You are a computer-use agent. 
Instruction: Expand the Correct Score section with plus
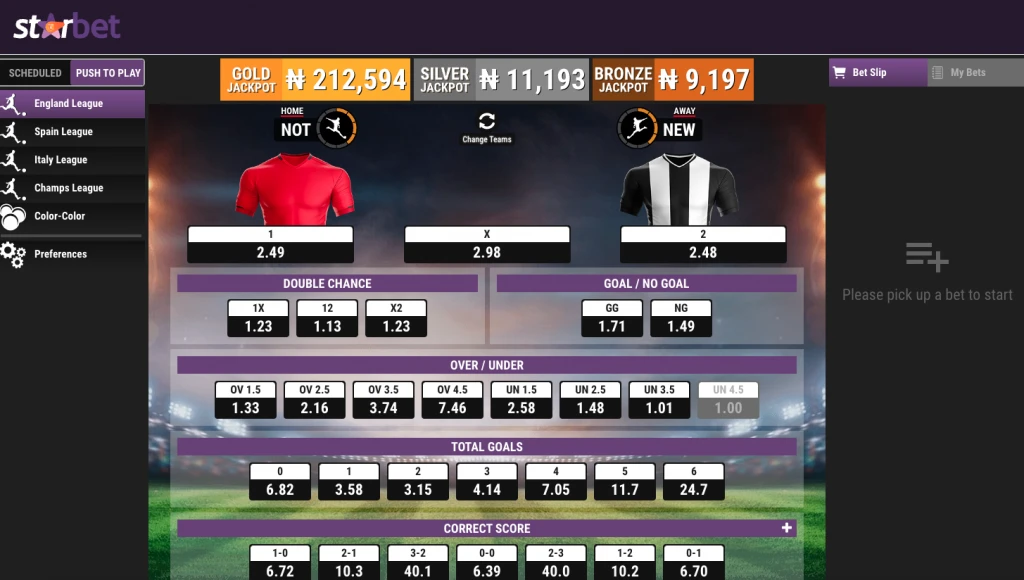[x=787, y=528]
